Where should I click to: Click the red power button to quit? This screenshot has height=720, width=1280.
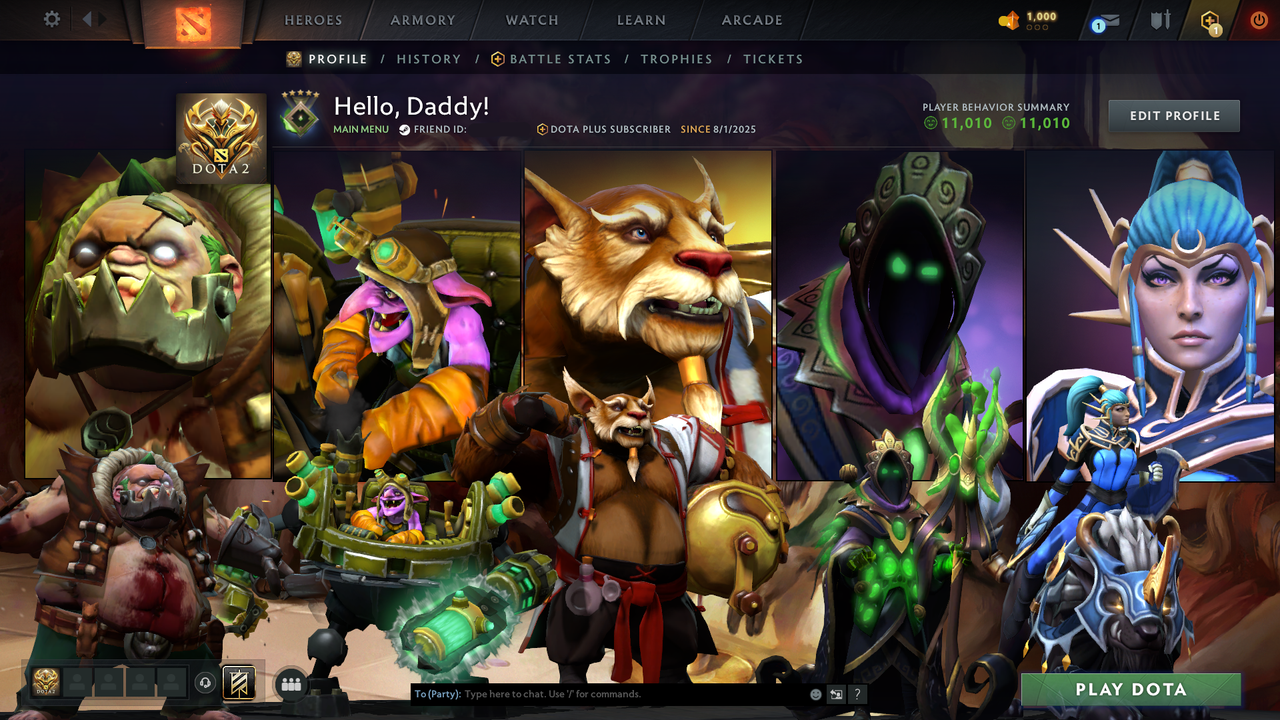(1259, 19)
